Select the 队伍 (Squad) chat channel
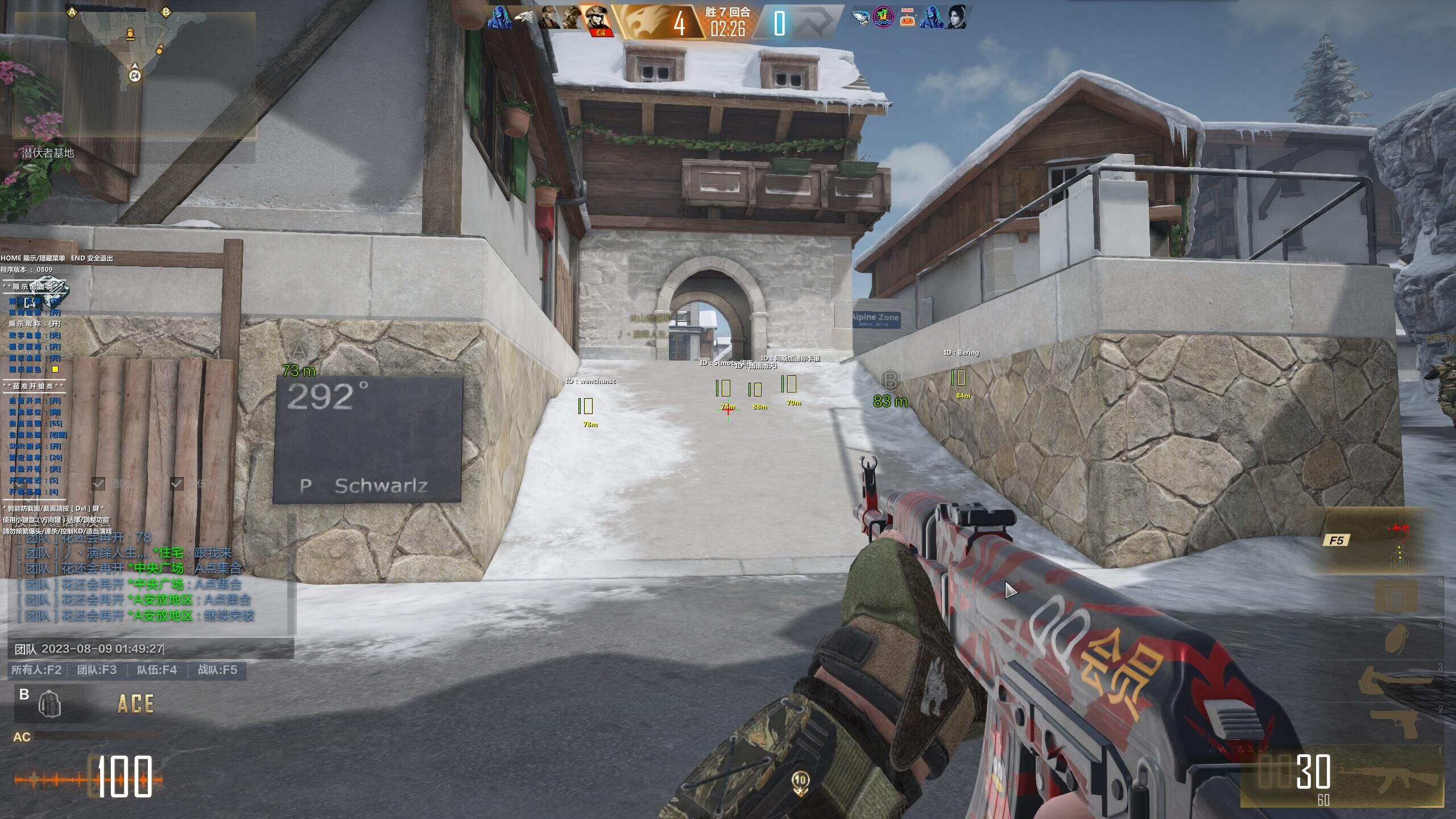 click(x=156, y=670)
